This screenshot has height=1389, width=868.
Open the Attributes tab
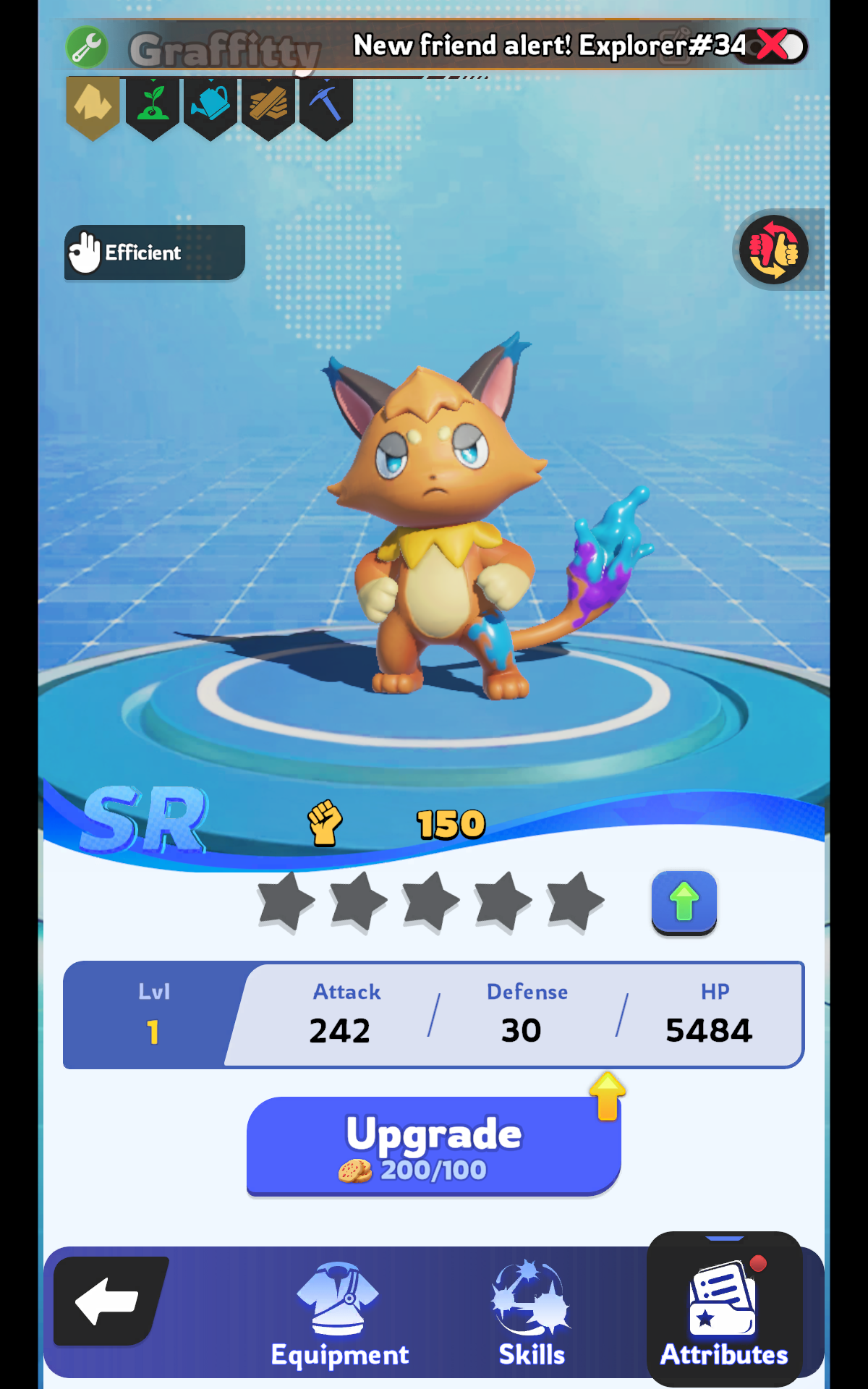coord(724,1314)
